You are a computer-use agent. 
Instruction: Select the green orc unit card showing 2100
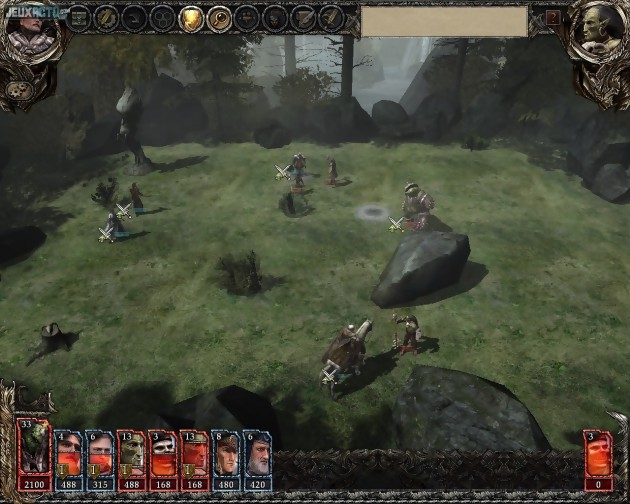[x=34, y=452]
